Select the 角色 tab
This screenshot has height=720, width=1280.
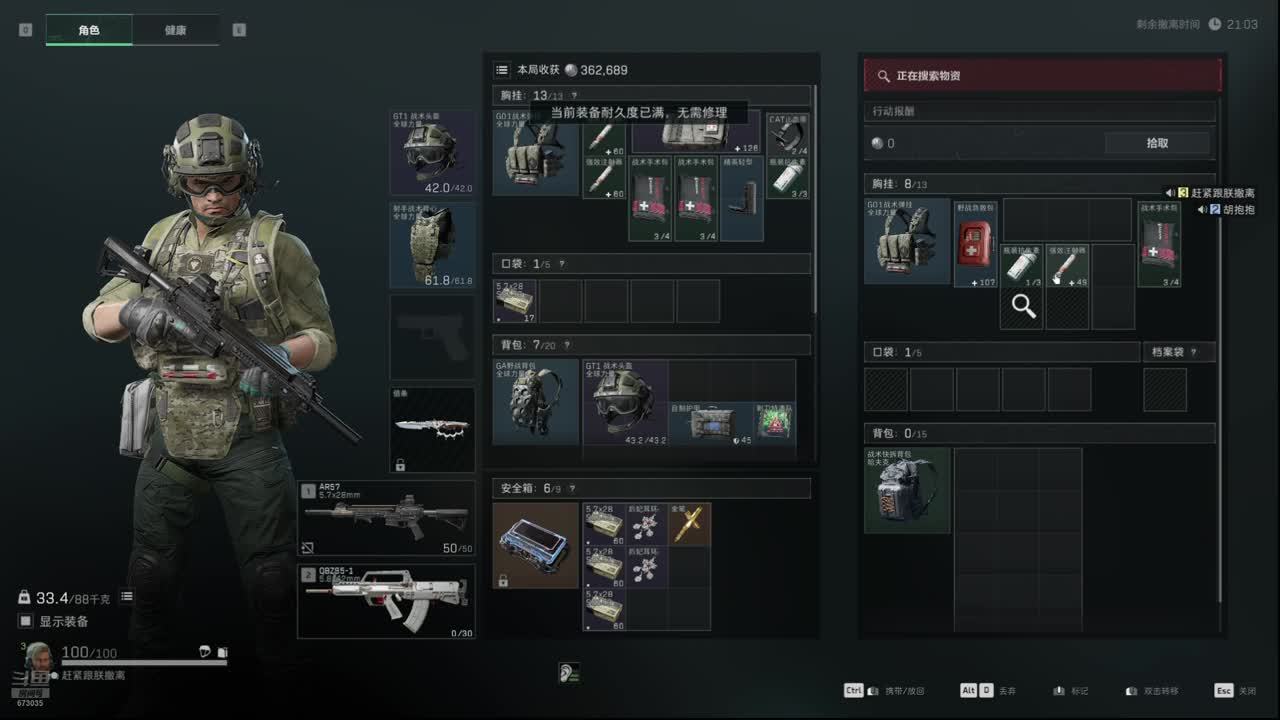tap(89, 30)
